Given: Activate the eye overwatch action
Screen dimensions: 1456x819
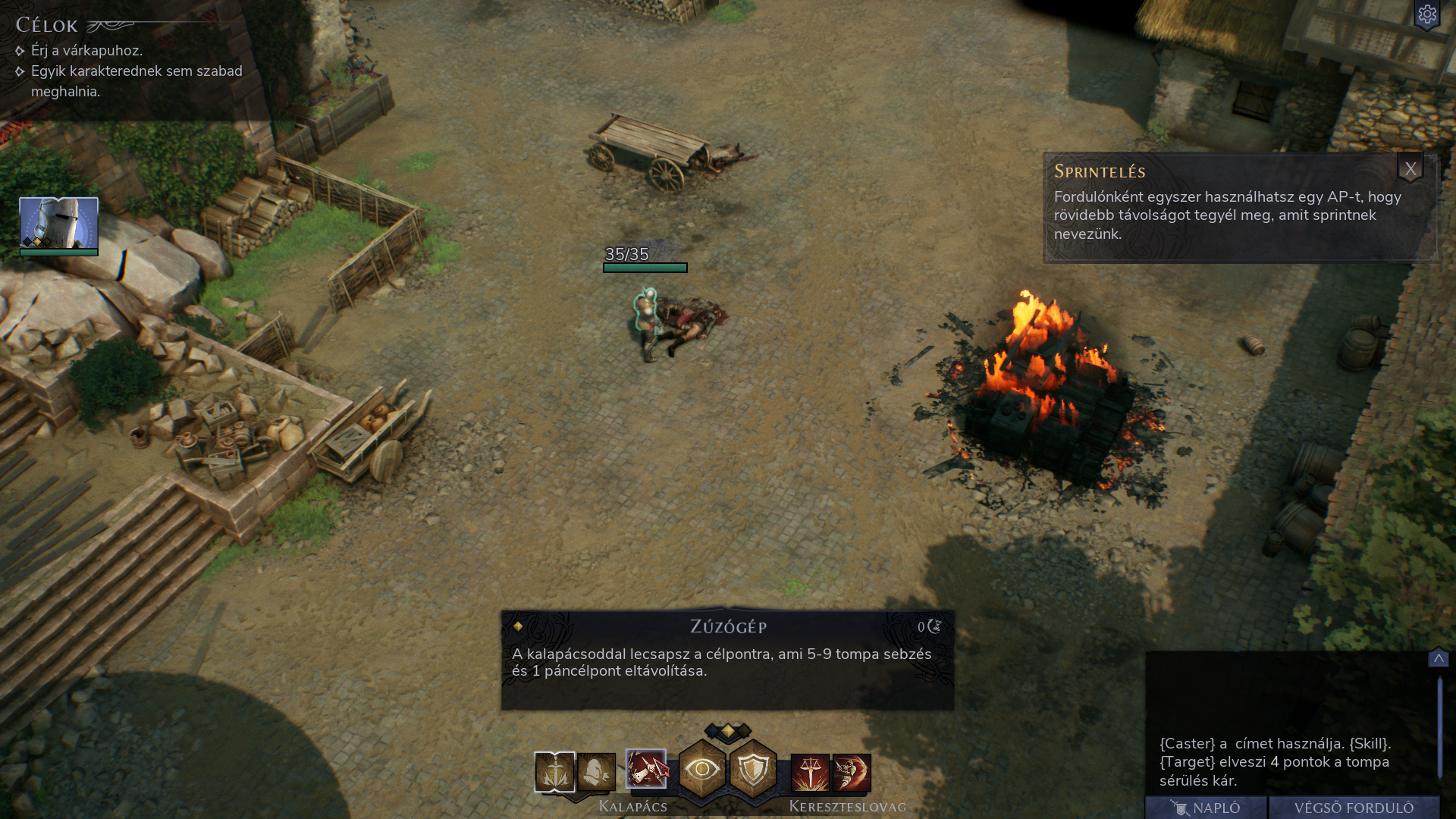Looking at the screenshot, I should (x=702, y=770).
